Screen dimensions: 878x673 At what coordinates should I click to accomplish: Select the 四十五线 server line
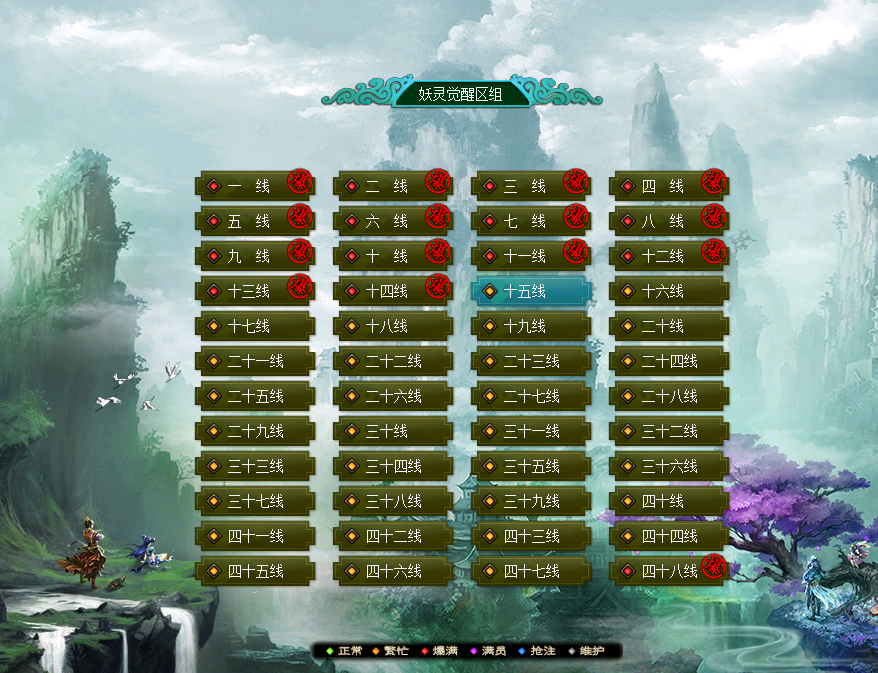coord(254,571)
